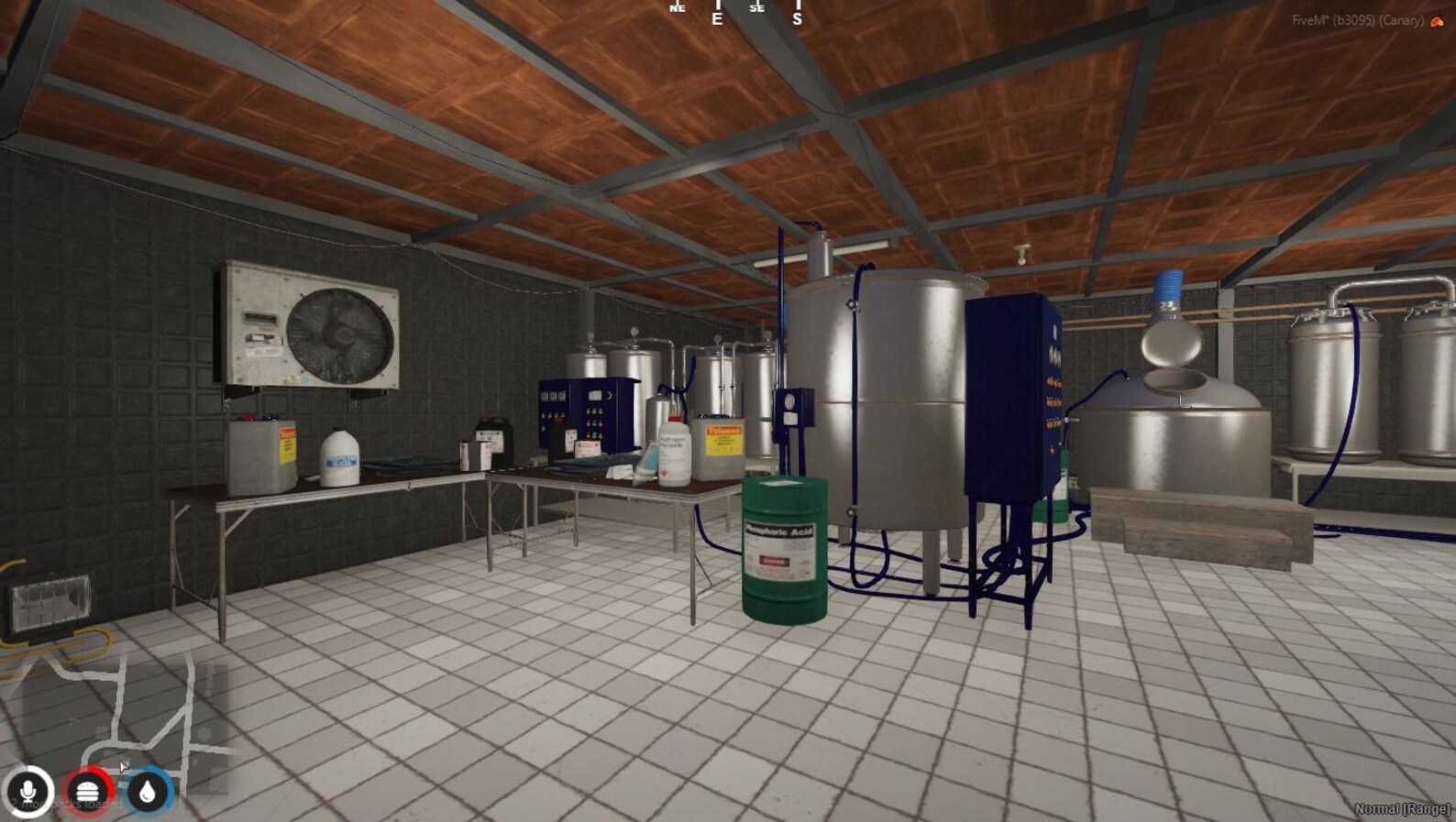Select the water droplet thirst icon
The width and height of the screenshot is (1456, 822).
coord(148,794)
